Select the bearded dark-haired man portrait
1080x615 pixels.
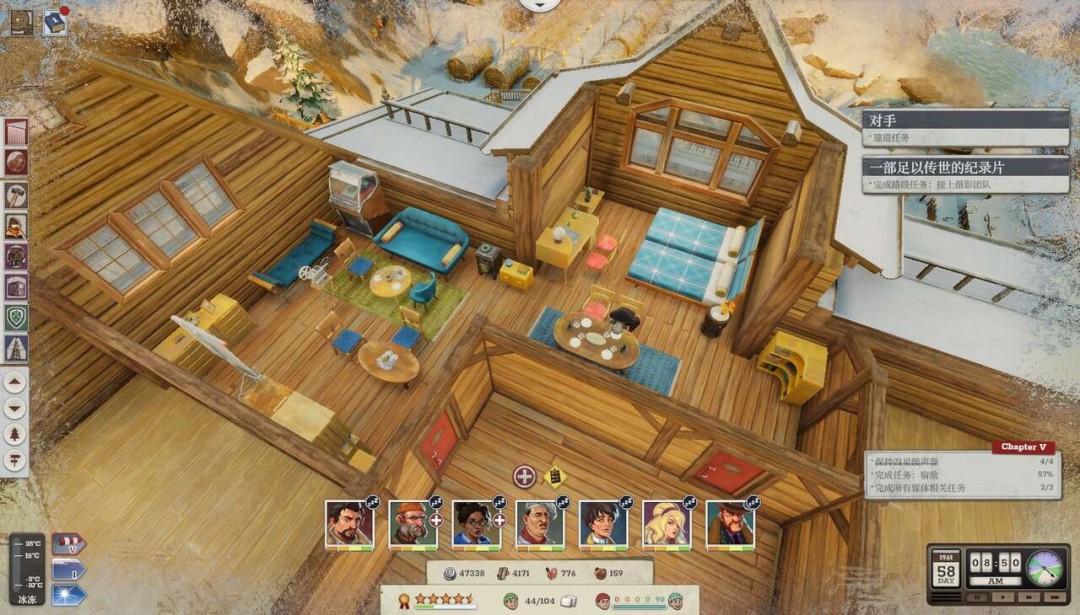[x=349, y=523]
